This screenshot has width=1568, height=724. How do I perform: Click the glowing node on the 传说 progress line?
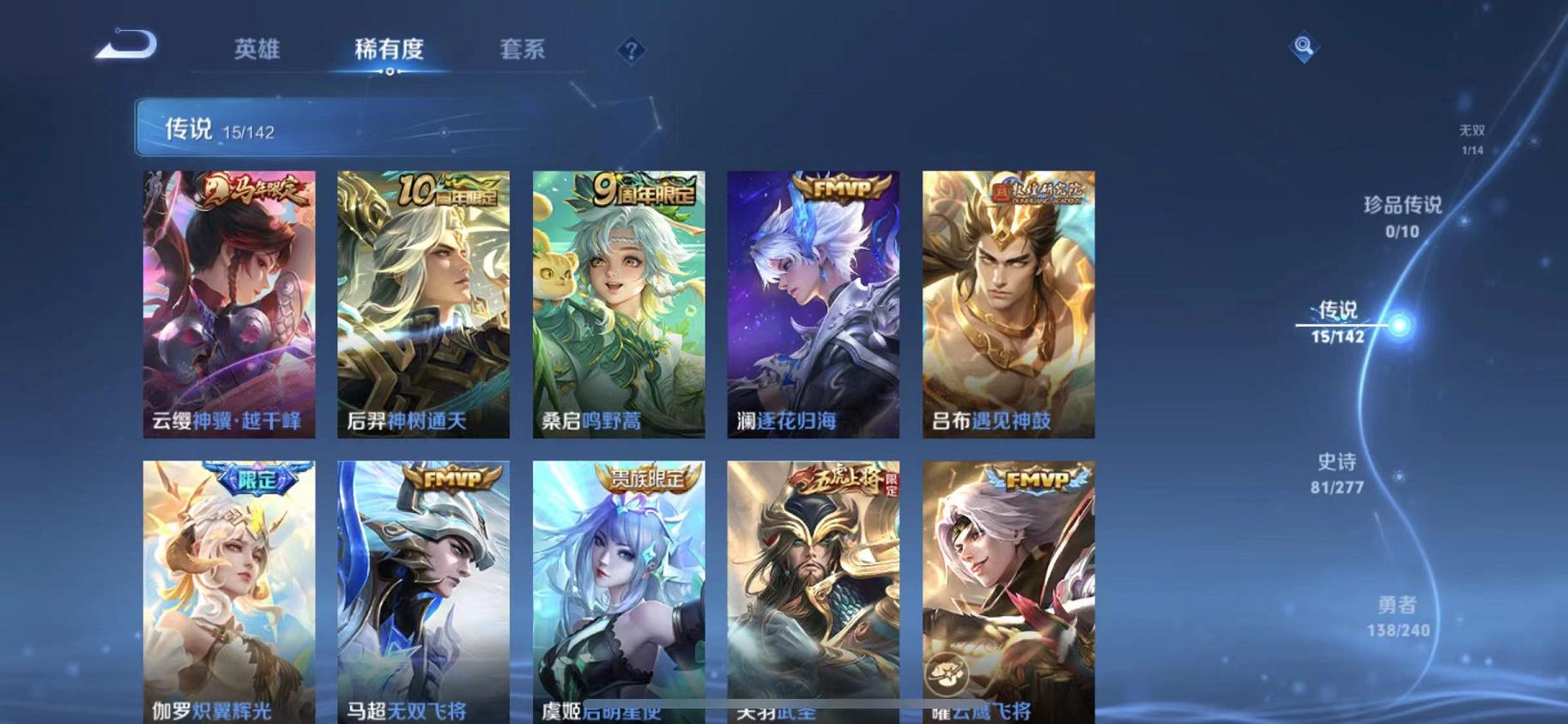(1401, 325)
